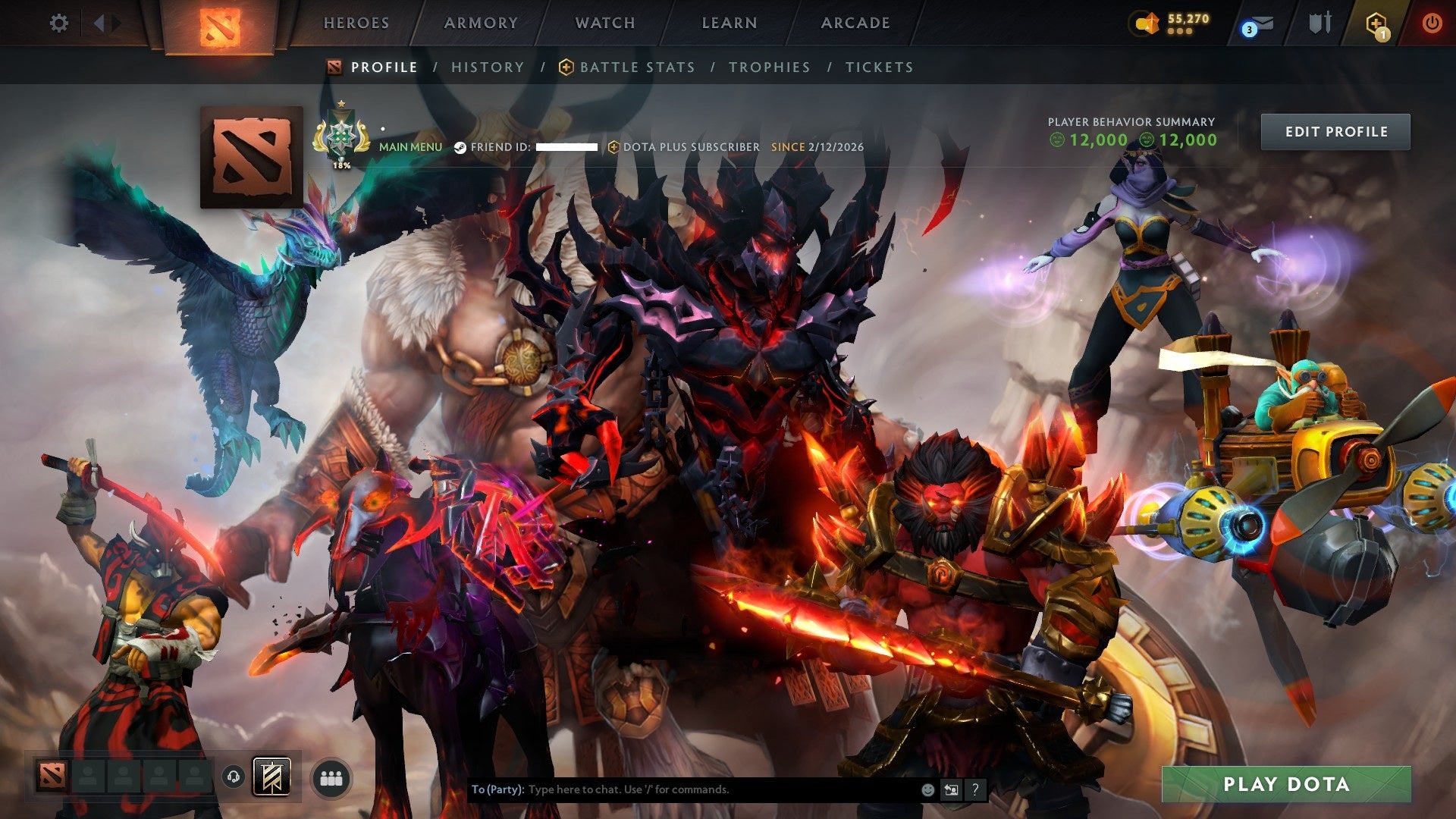
Task: Open the rank medal emblem above 18%
Action: 342,137
